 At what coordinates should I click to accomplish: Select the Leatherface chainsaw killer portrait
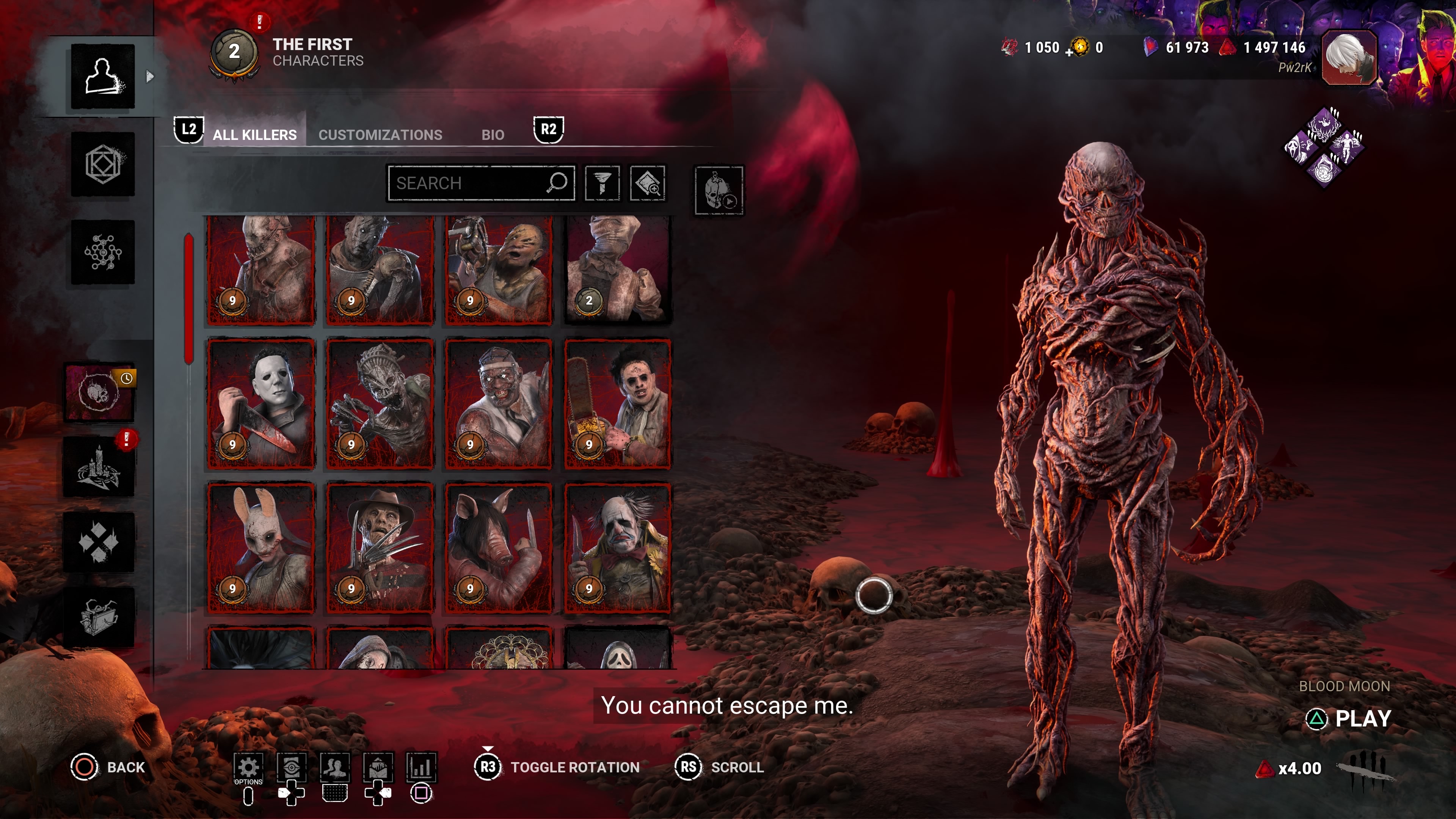617,404
